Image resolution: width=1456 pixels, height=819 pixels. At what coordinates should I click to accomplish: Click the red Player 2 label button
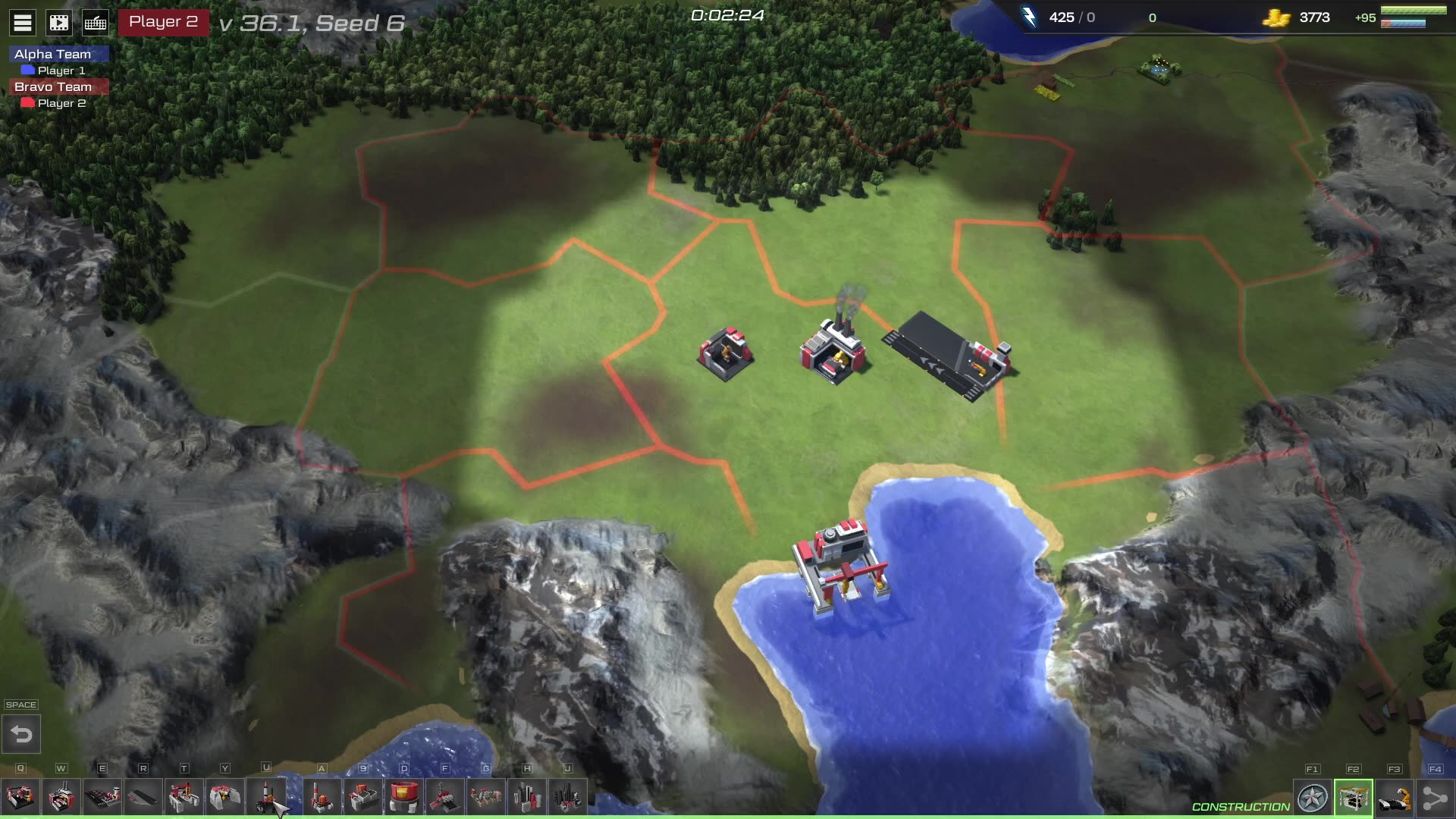coord(163,22)
